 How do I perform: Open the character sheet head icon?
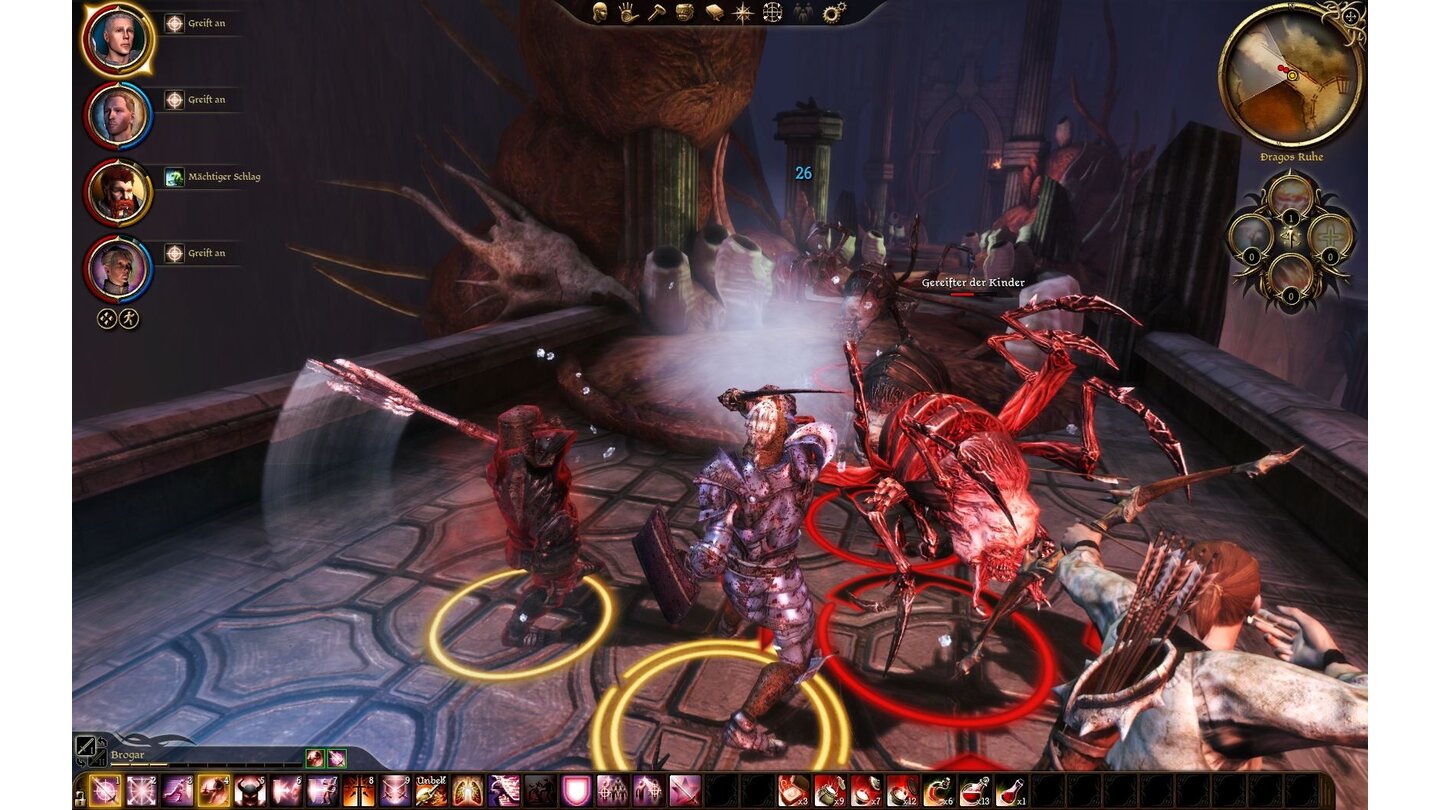coord(600,12)
